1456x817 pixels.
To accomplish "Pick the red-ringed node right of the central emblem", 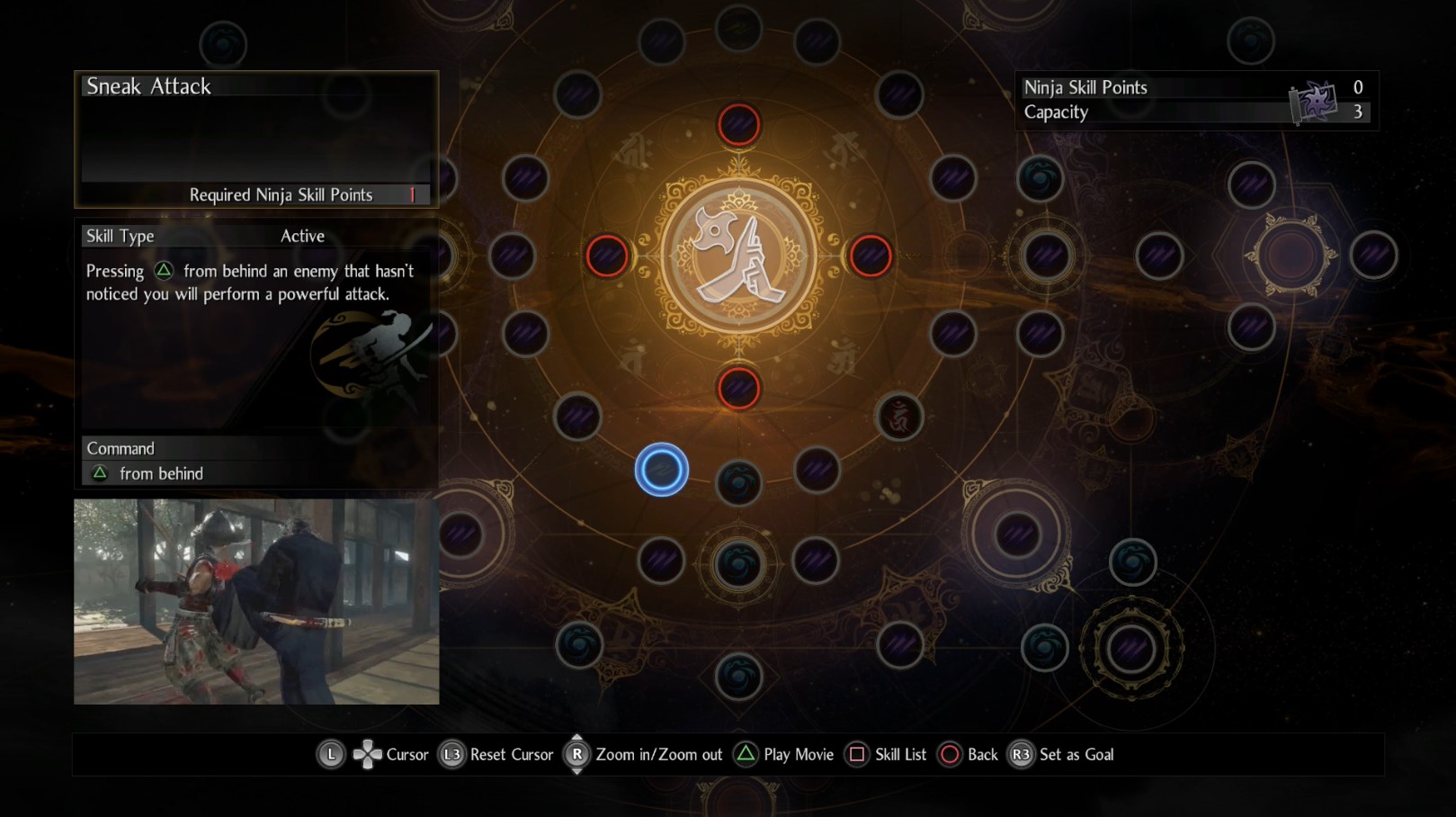I will (x=870, y=256).
